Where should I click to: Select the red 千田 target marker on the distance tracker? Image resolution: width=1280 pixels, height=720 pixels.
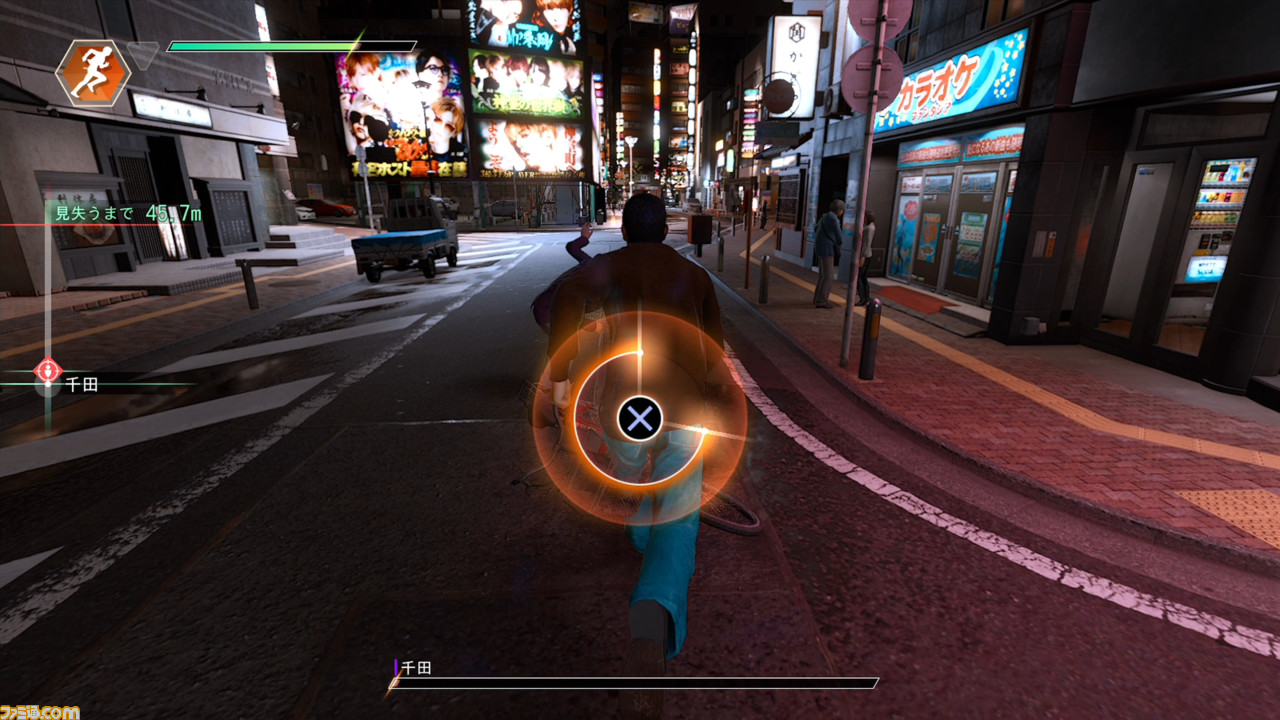tap(47, 371)
